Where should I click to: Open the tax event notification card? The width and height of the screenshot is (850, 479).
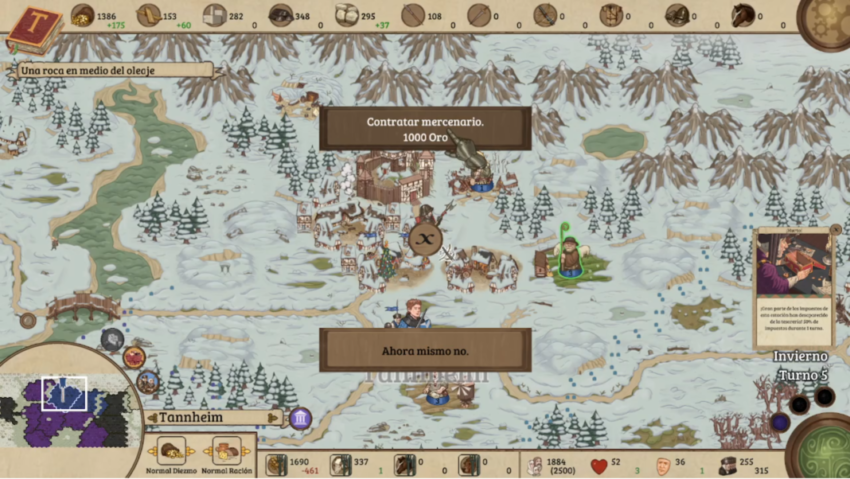tap(794, 287)
